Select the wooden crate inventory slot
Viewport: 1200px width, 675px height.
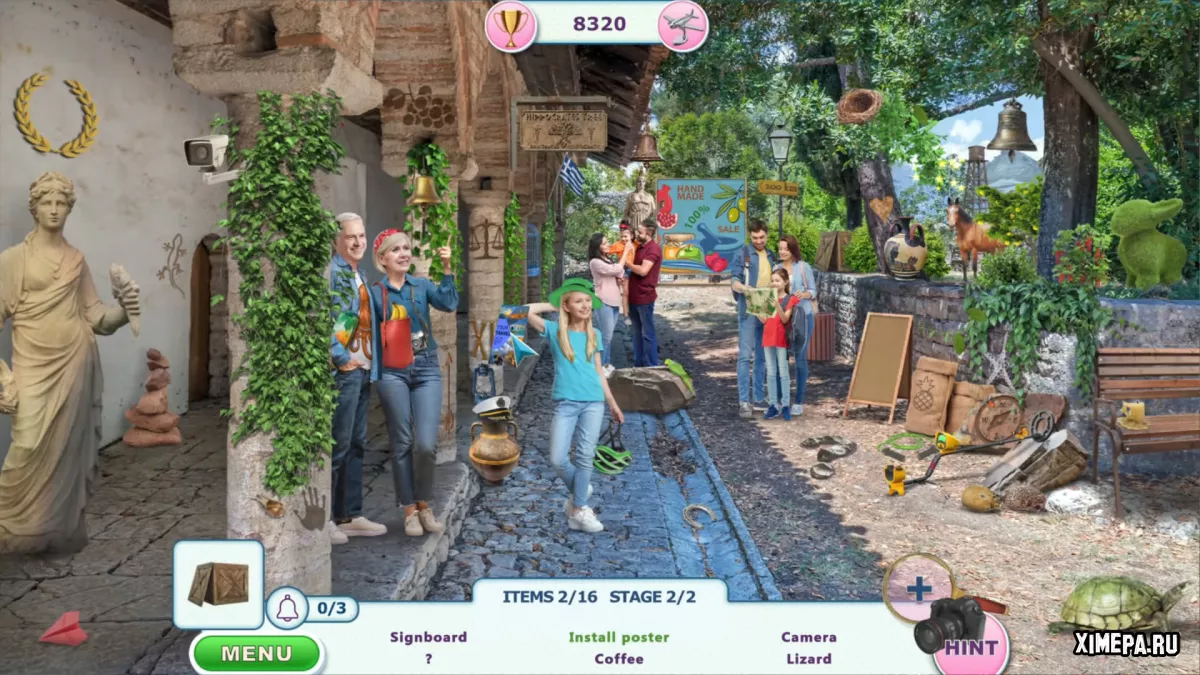tap(218, 584)
